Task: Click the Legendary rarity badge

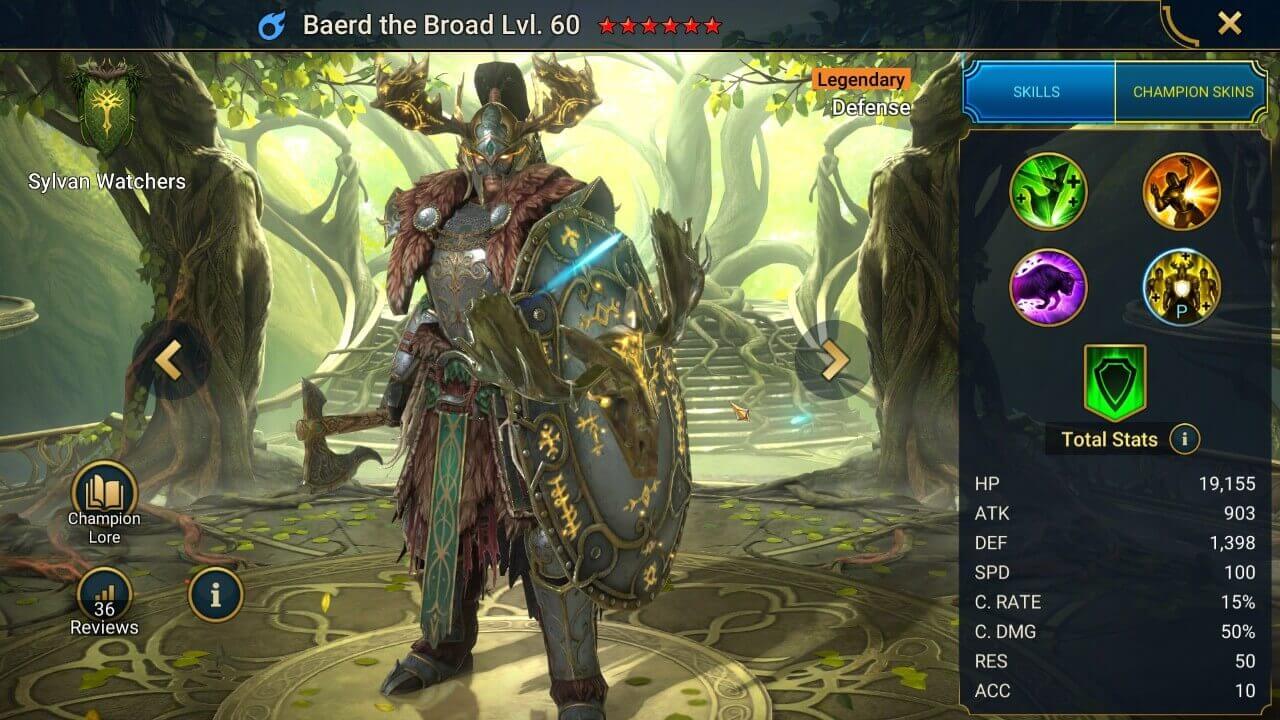Action: click(862, 79)
